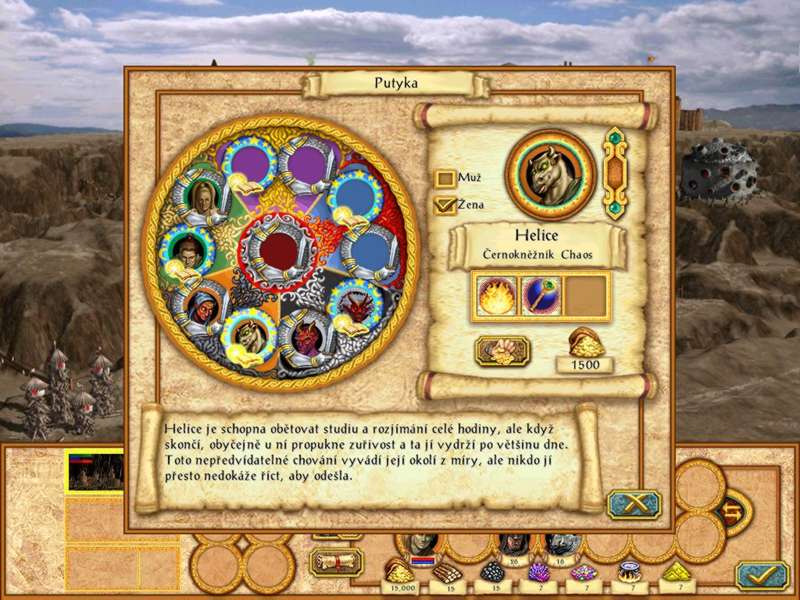
Task: View the flame skill icon
Action: pos(497,297)
